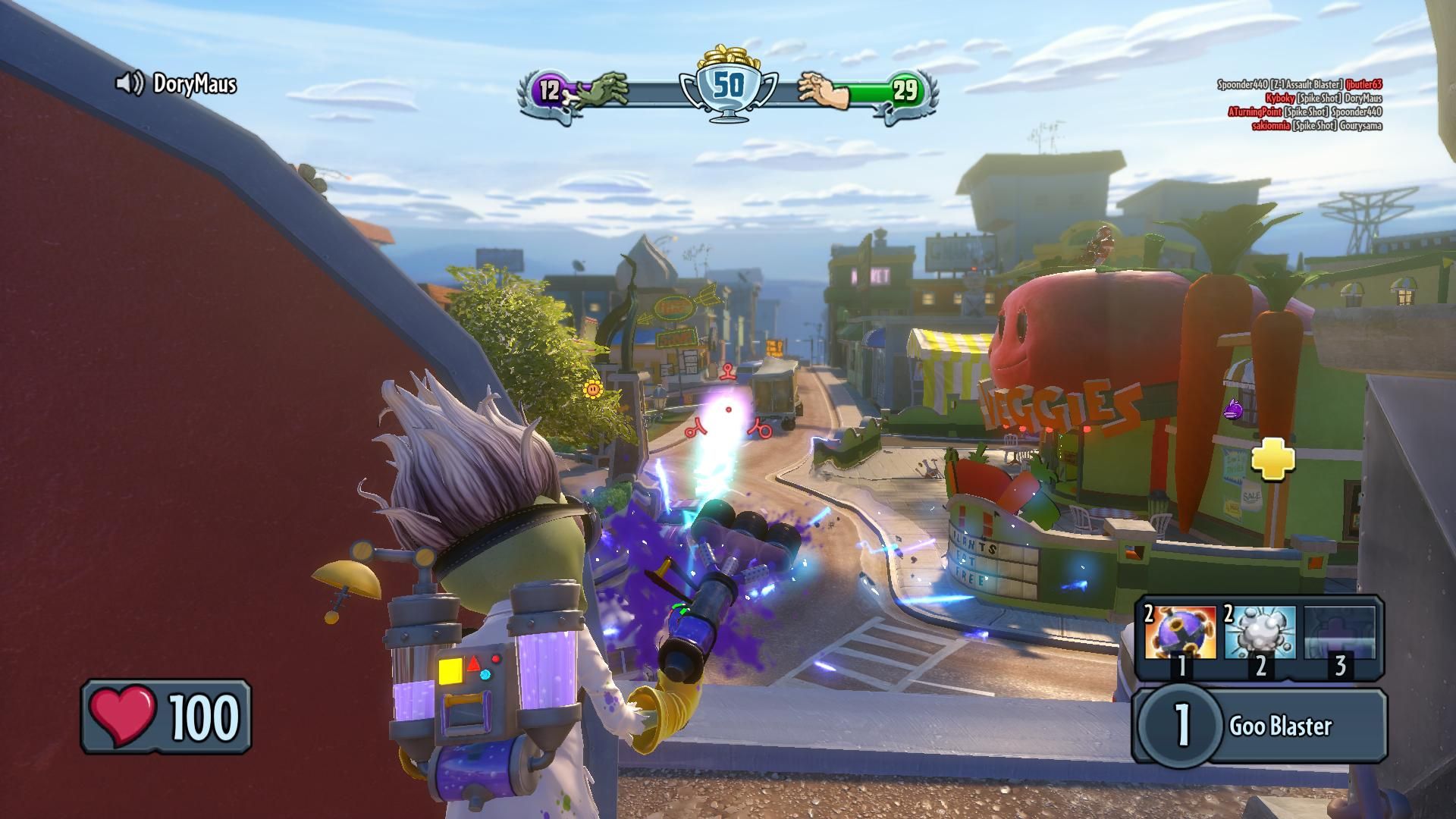Activate the purple sticky ball ability
1456x819 pixels.
click(x=1179, y=633)
